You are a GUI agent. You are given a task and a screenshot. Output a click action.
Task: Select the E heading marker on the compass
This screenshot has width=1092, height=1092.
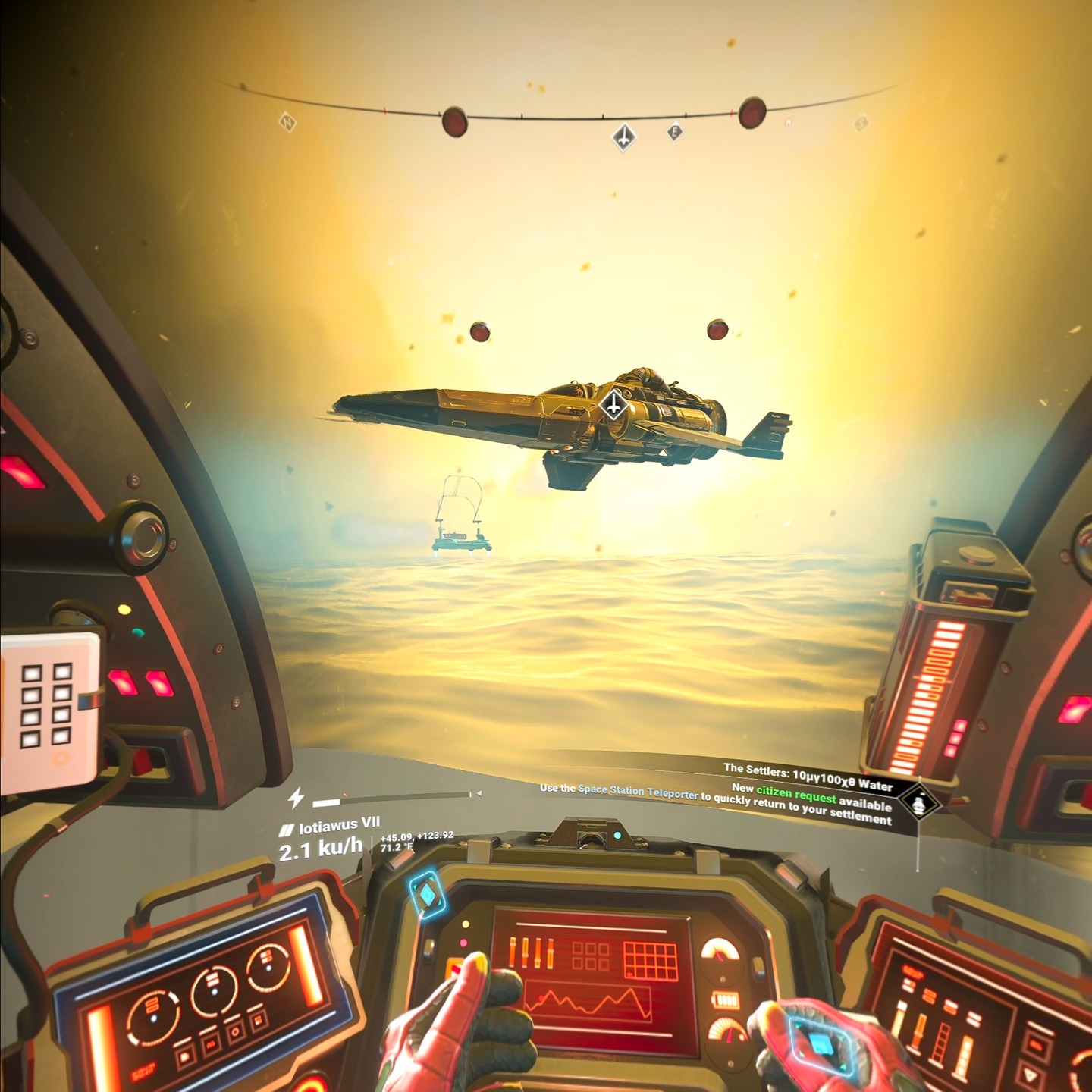point(674,133)
